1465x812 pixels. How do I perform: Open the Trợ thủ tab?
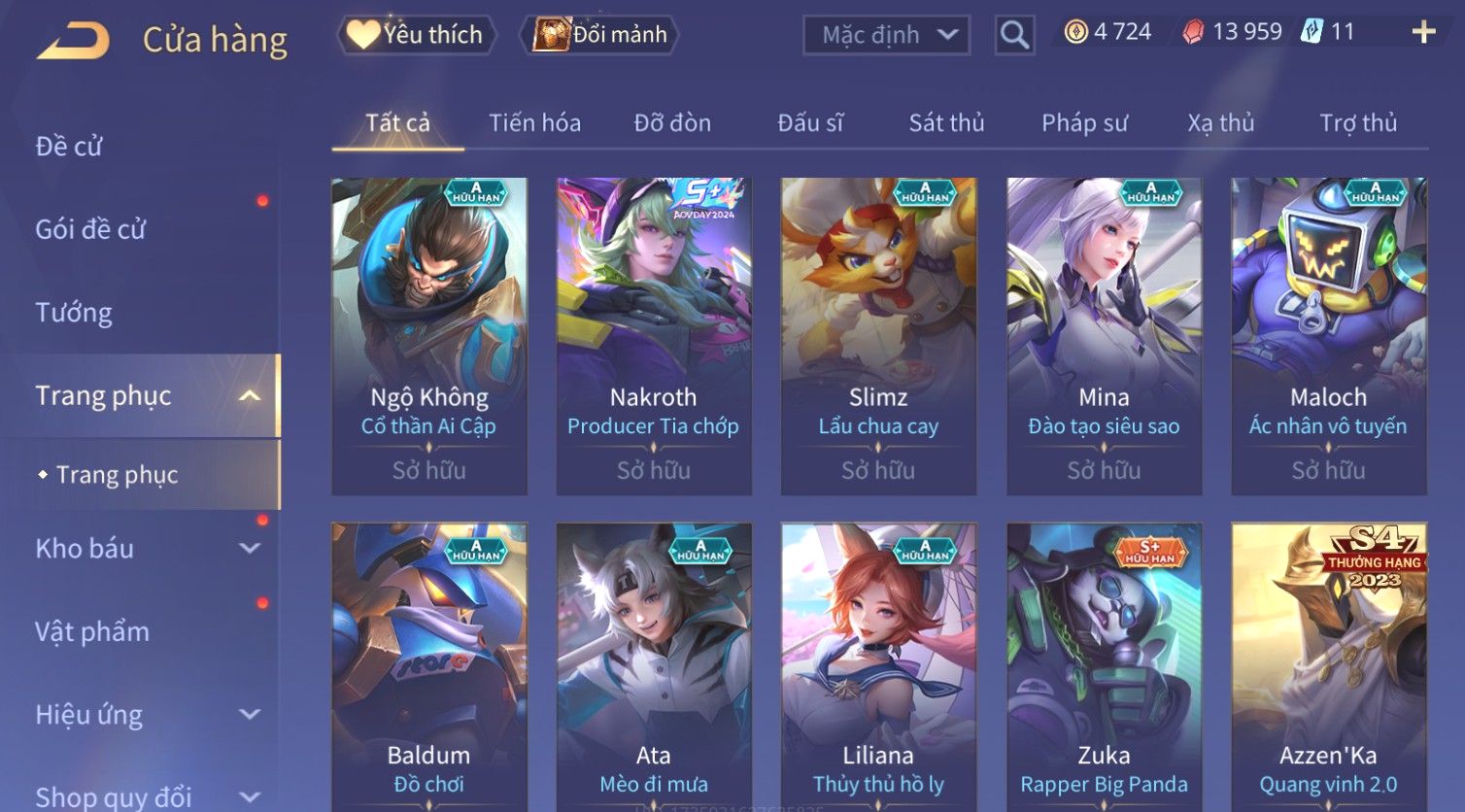pyautogui.click(x=1358, y=123)
